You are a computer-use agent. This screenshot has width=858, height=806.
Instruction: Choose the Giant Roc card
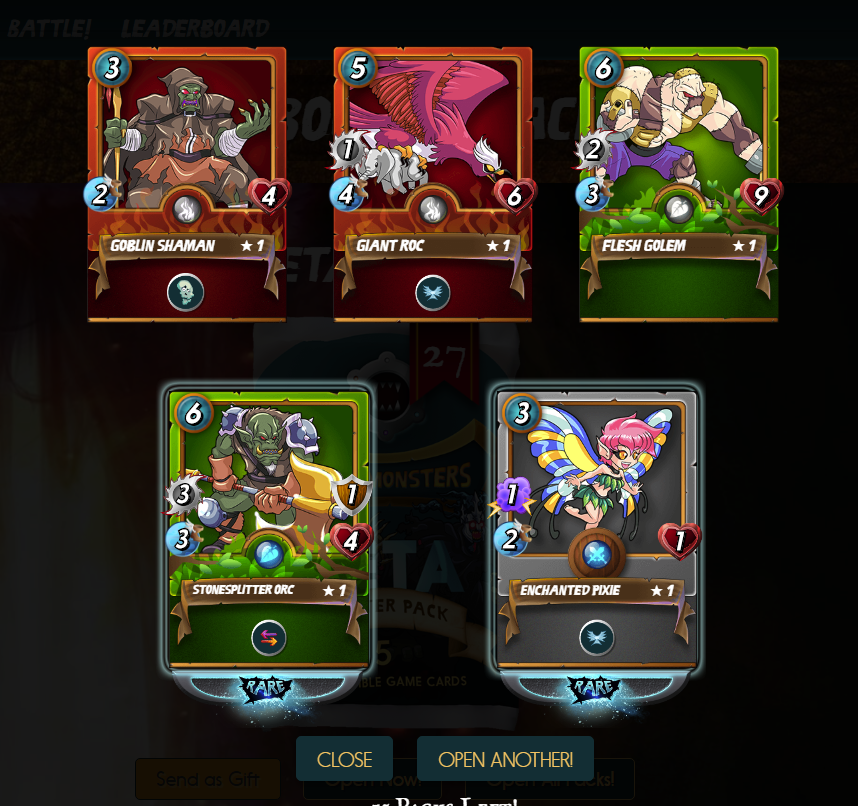[433, 185]
